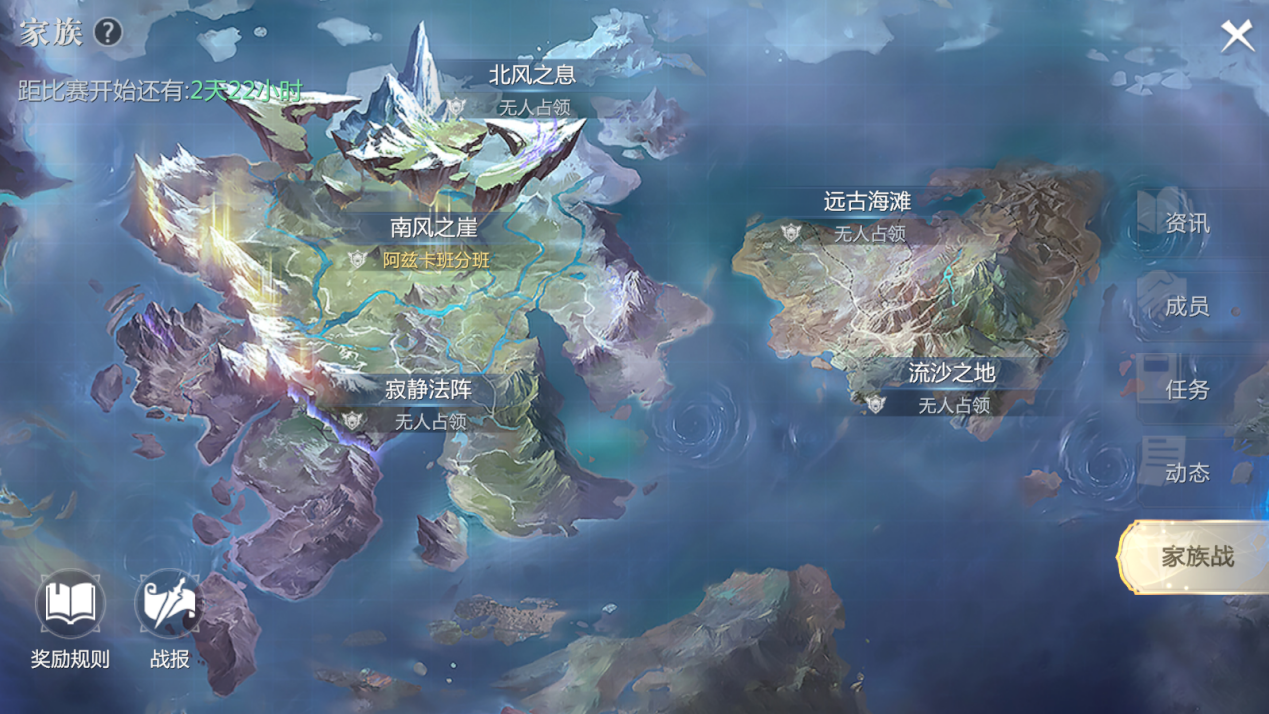Choose the 南风之崖 territory
Viewport: 1269px width, 714px height.
point(433,228)
